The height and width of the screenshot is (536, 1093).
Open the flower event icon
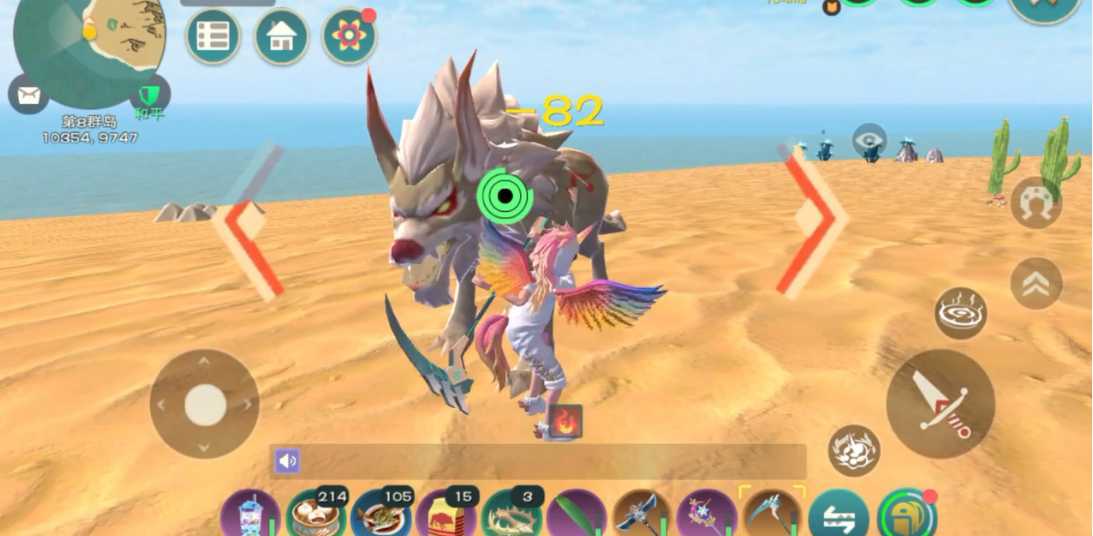coord(349,37)
